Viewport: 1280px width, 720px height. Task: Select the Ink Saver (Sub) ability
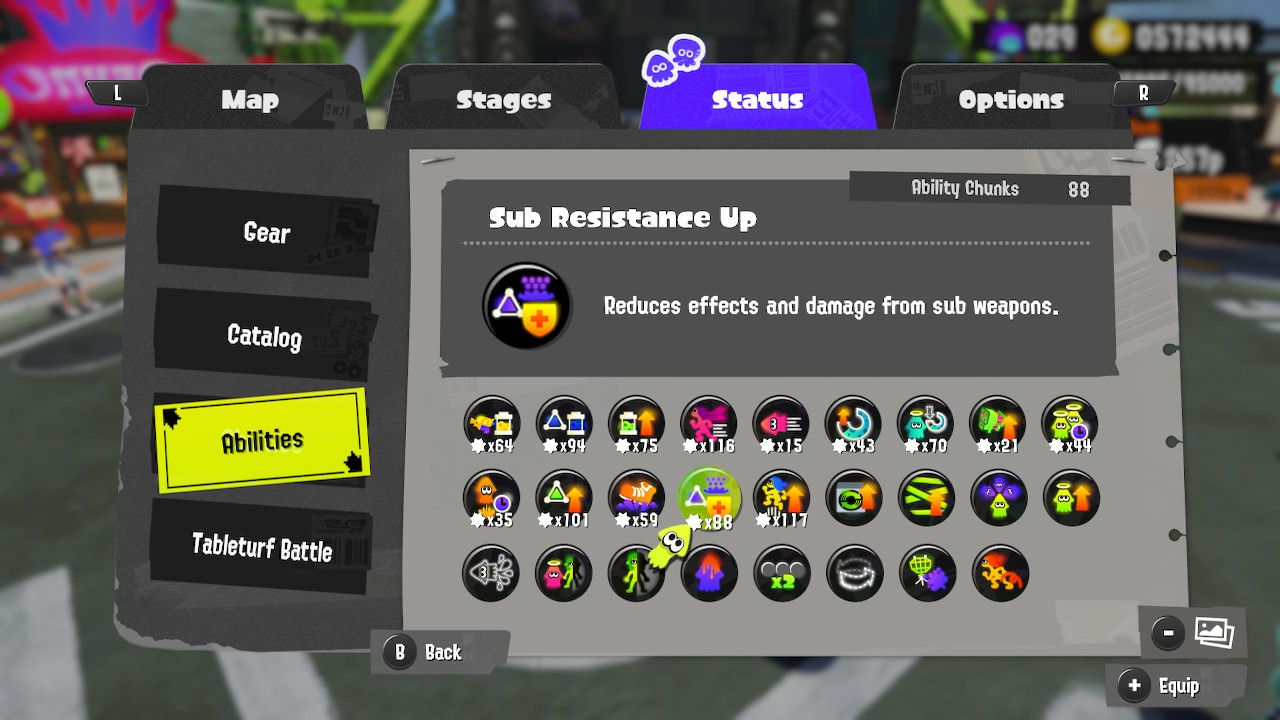point(563,424)
